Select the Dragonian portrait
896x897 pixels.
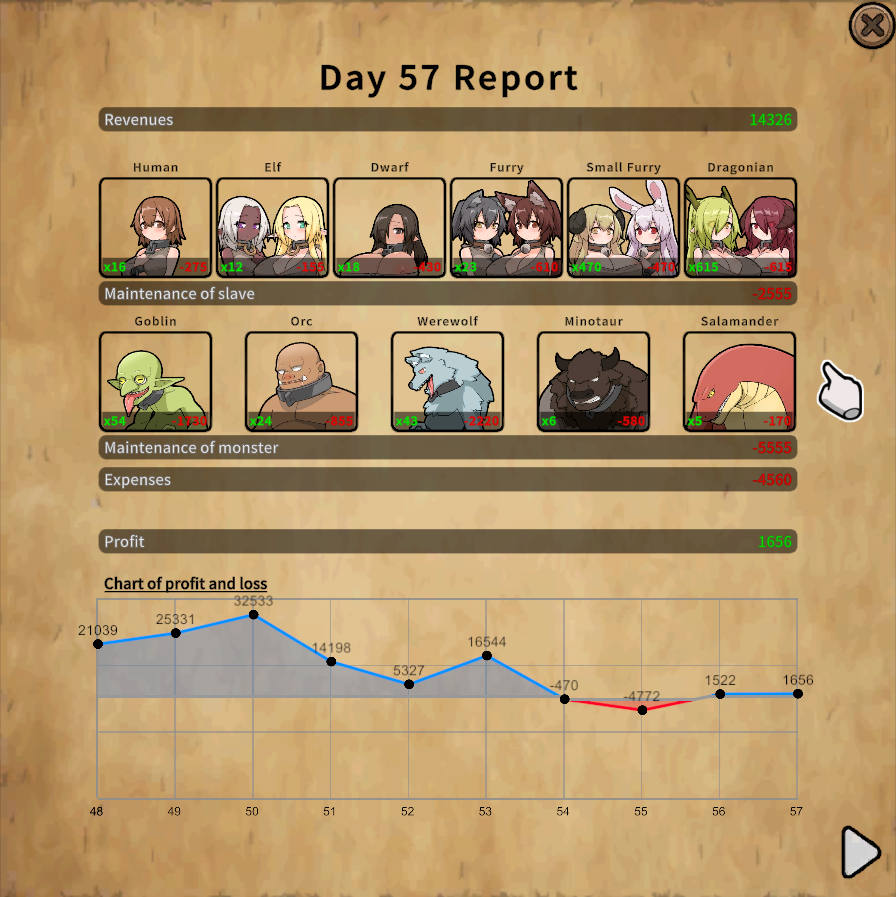740,227
